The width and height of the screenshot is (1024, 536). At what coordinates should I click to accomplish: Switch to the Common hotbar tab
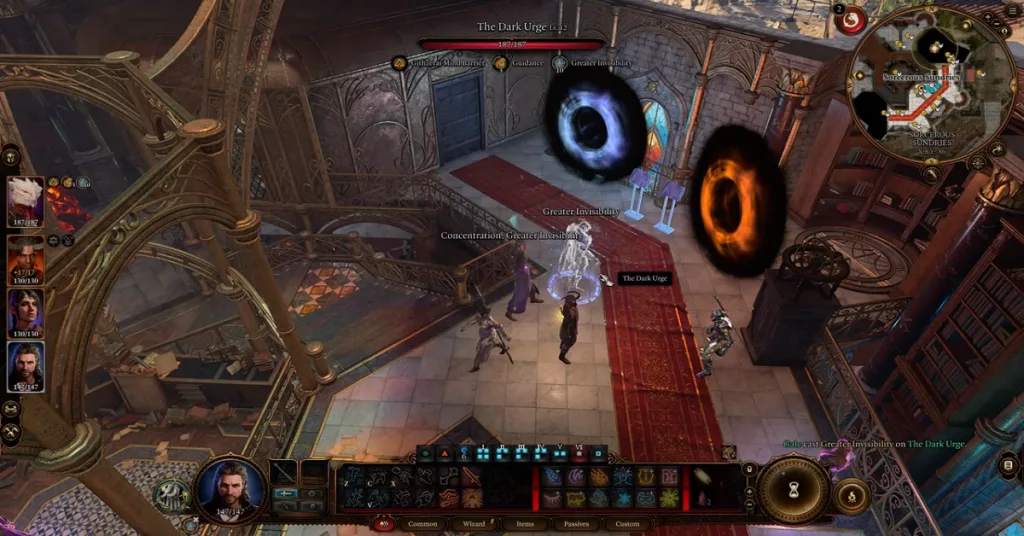pyautogui.click(x=423, y=523)
